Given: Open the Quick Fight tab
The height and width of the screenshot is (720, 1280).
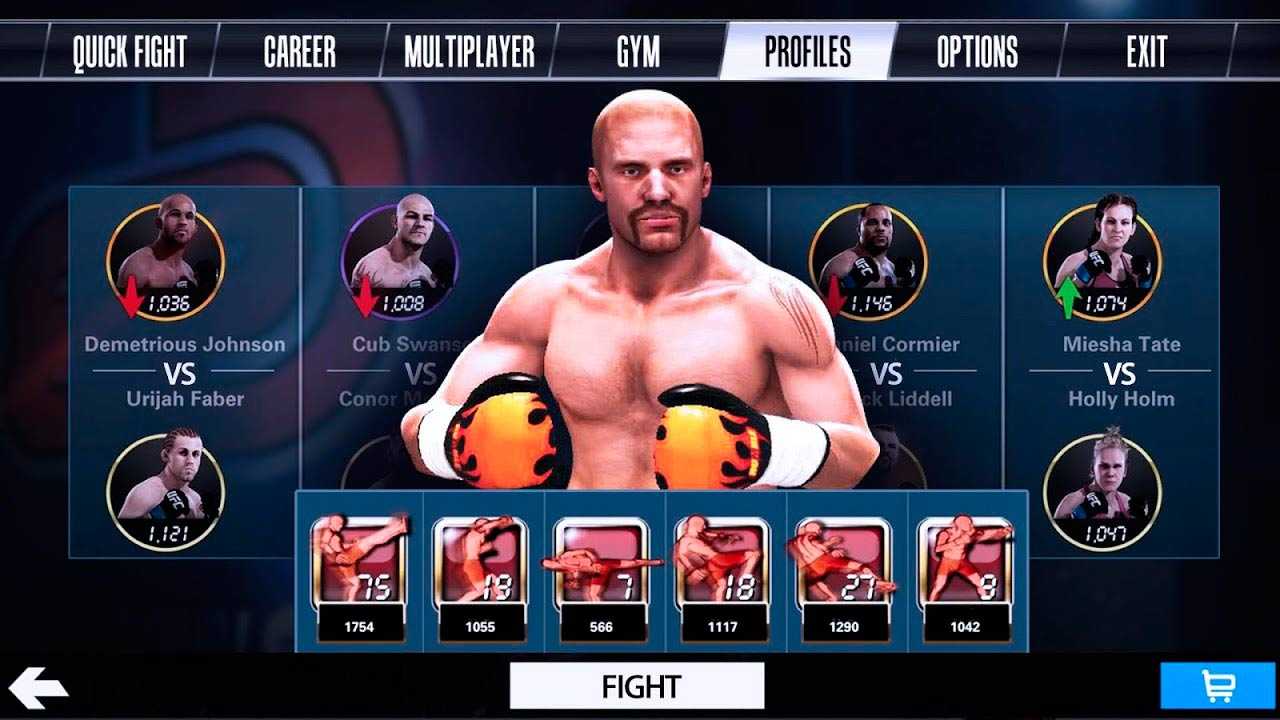Looking at the screenshot, I should 129,52.
